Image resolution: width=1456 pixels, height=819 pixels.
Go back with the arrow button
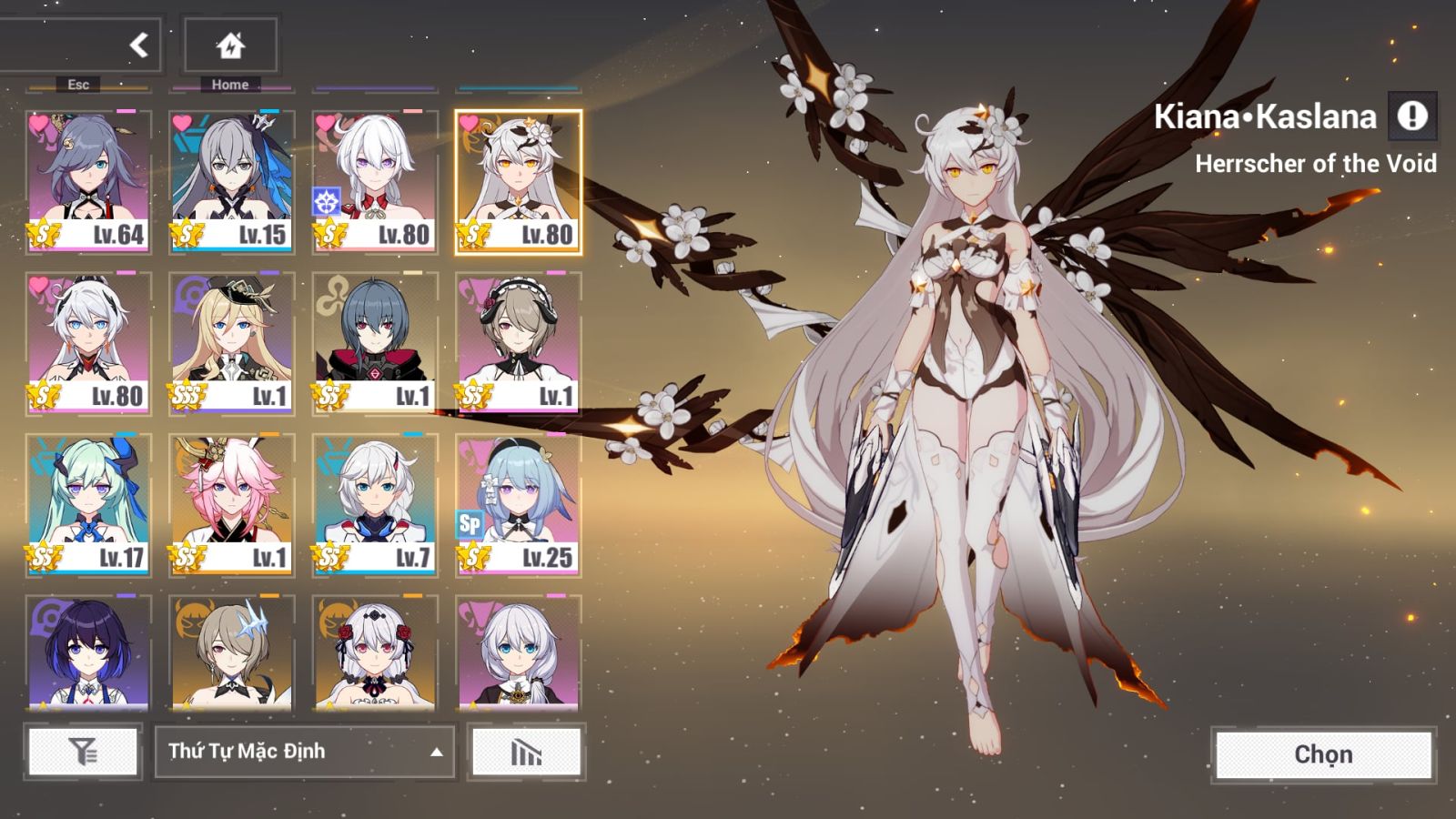pos(138,45)
